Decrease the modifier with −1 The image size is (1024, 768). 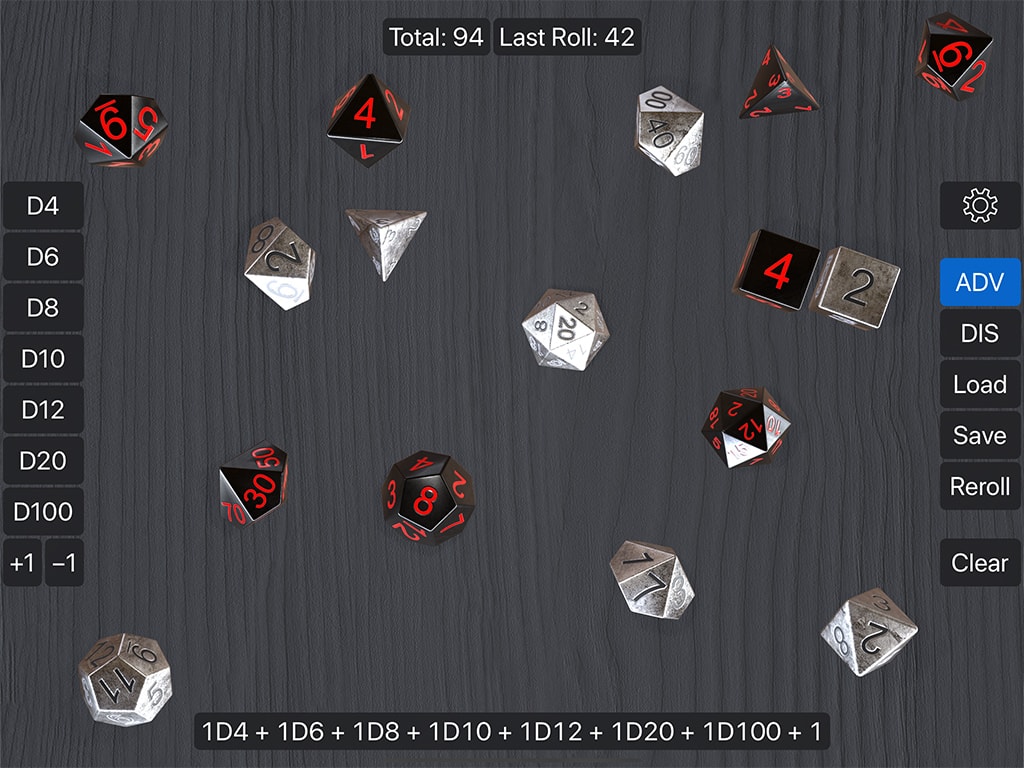tap(64, 563)
